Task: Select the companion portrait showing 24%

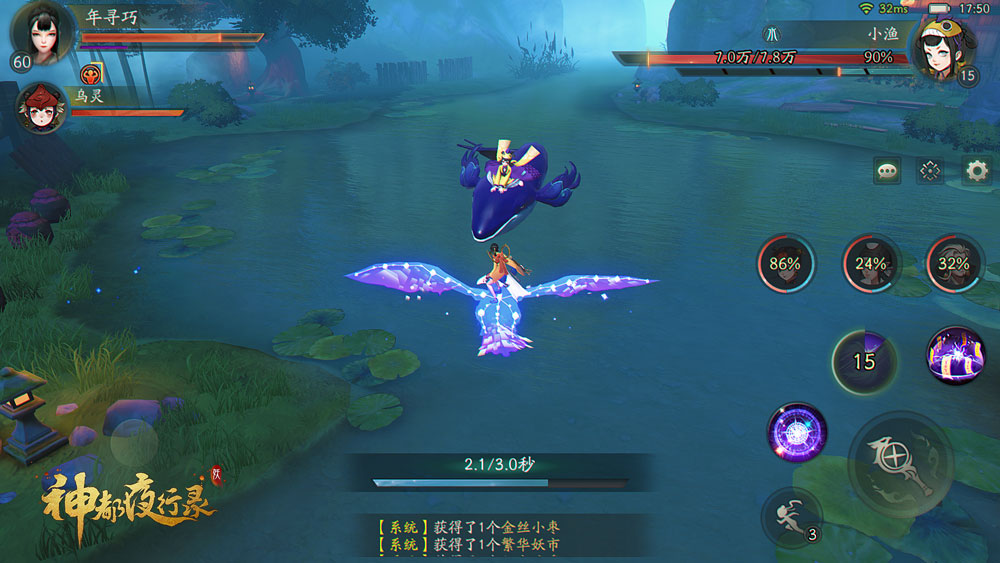Action: point(871,264)
